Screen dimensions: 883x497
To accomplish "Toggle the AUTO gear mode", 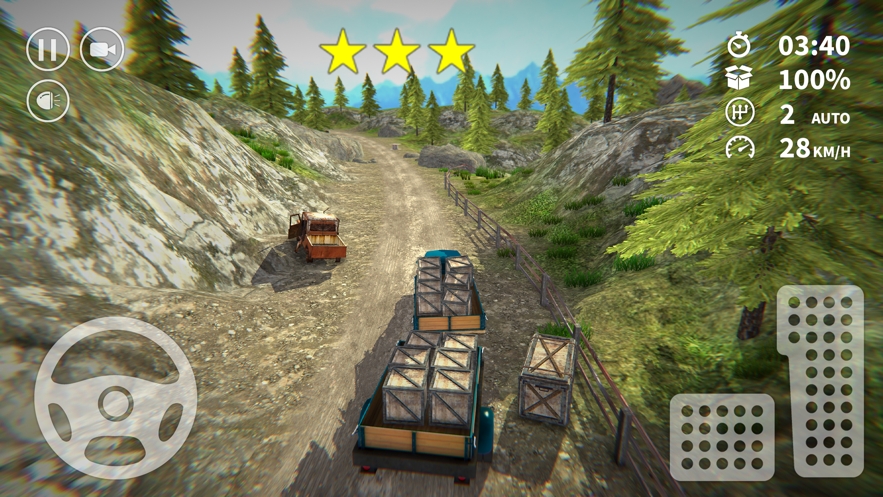I will click(x=830, y=117).
